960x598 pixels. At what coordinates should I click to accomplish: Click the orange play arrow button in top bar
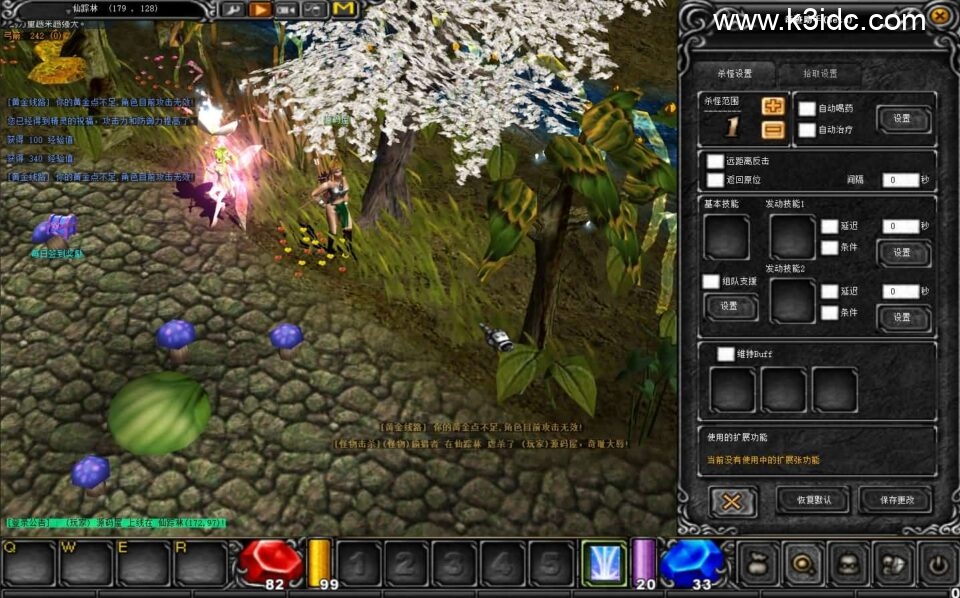(259, 9)
